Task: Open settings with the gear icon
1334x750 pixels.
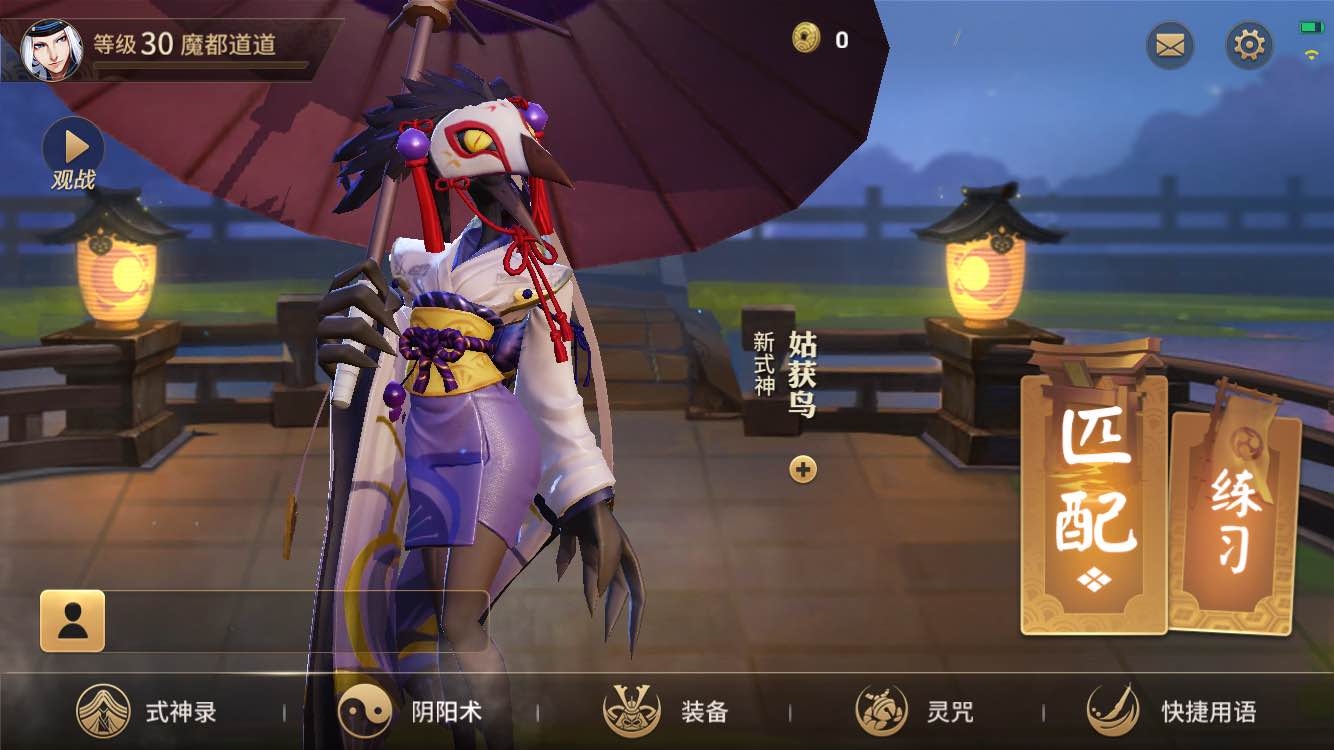Action: tap(1249, 45)
